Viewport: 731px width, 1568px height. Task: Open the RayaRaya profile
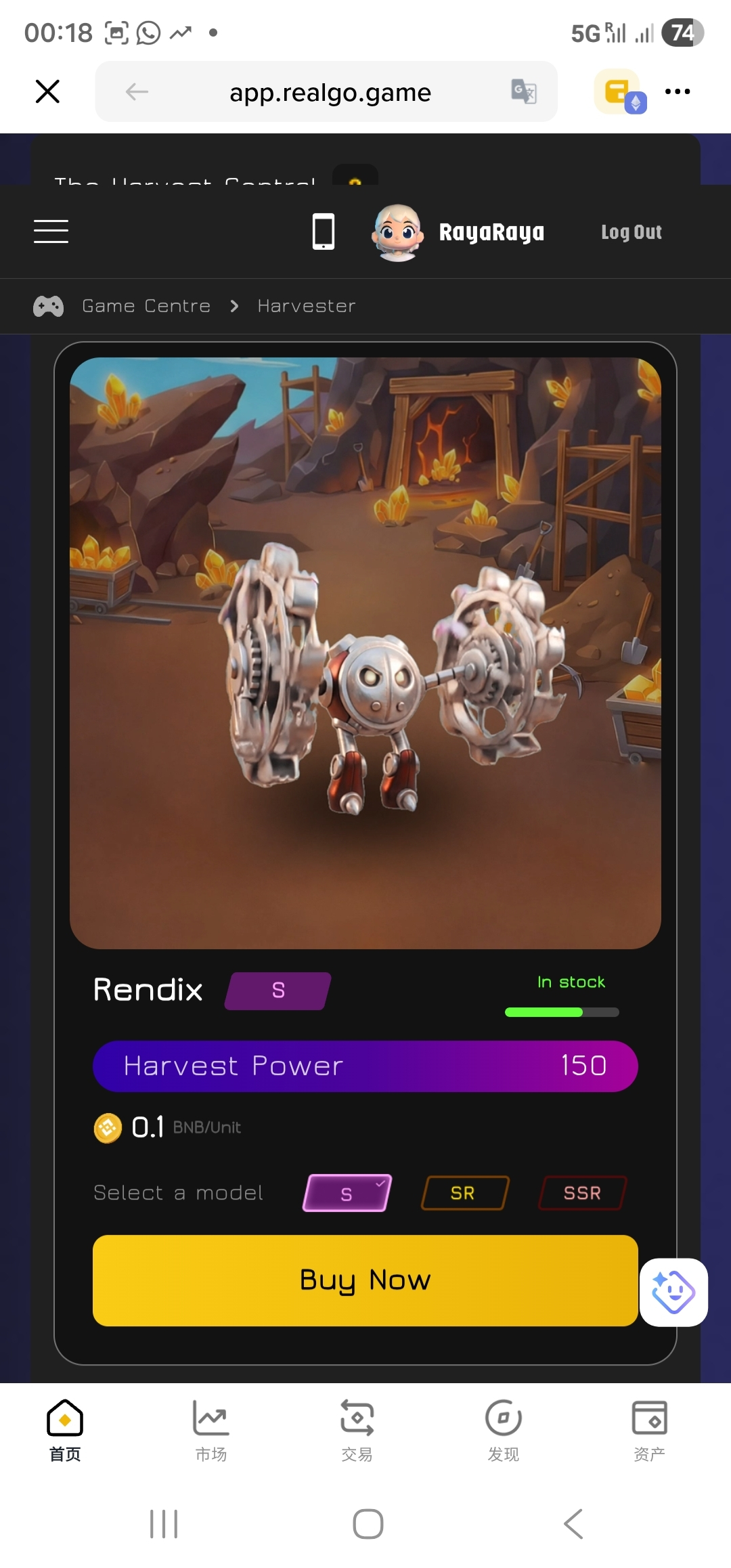tap(458, 232)
